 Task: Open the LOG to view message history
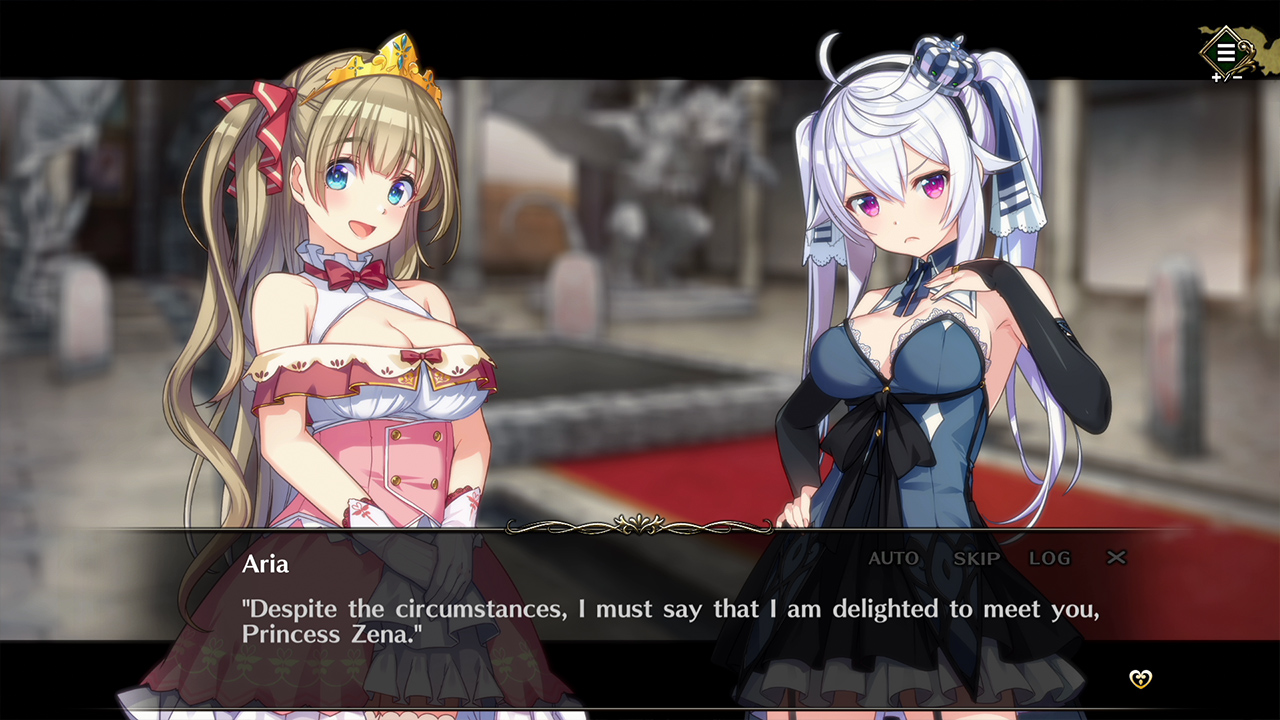coord(1049,559)
